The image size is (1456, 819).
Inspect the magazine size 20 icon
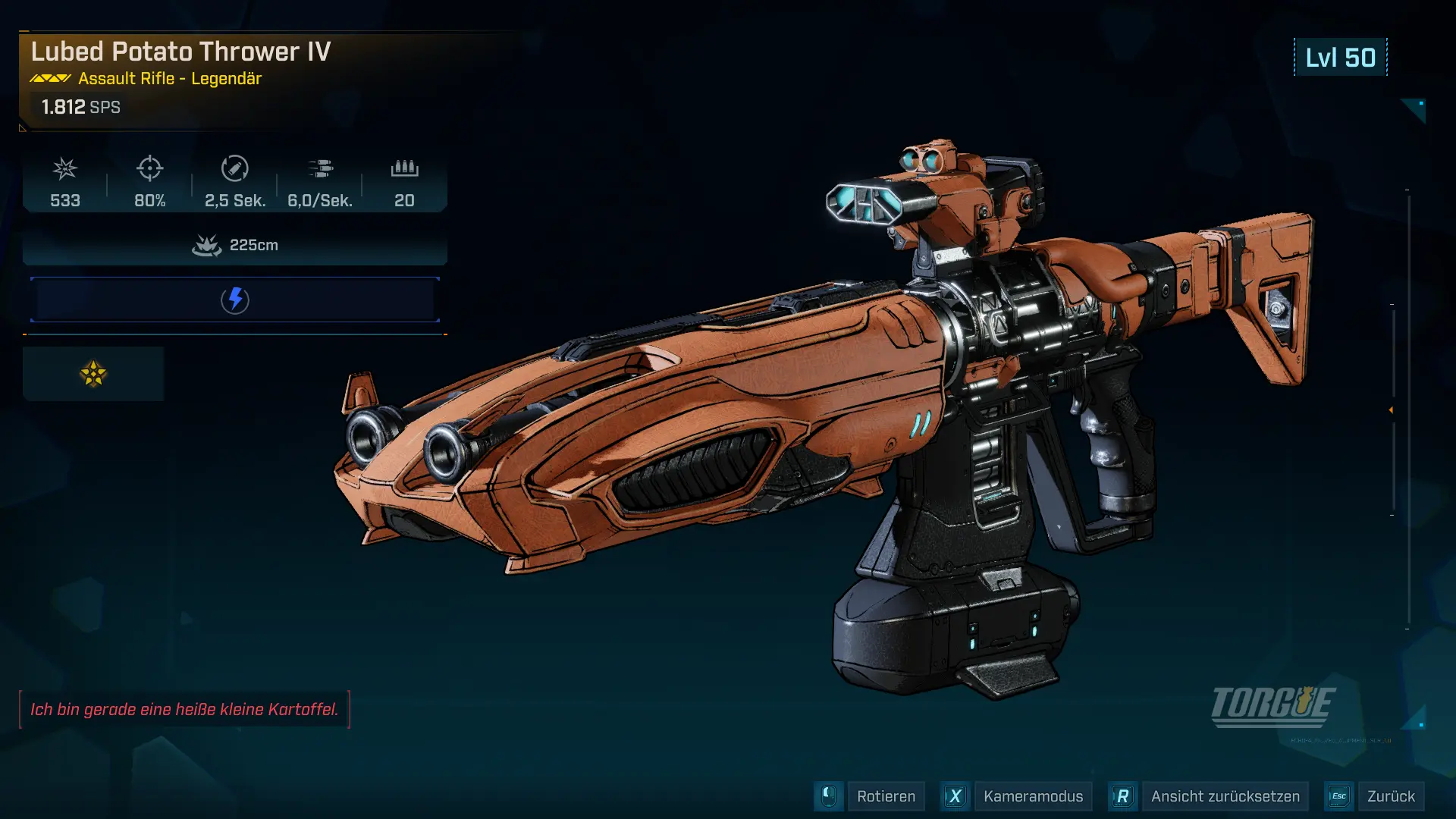pyautogui.click(x=404, y=168)
